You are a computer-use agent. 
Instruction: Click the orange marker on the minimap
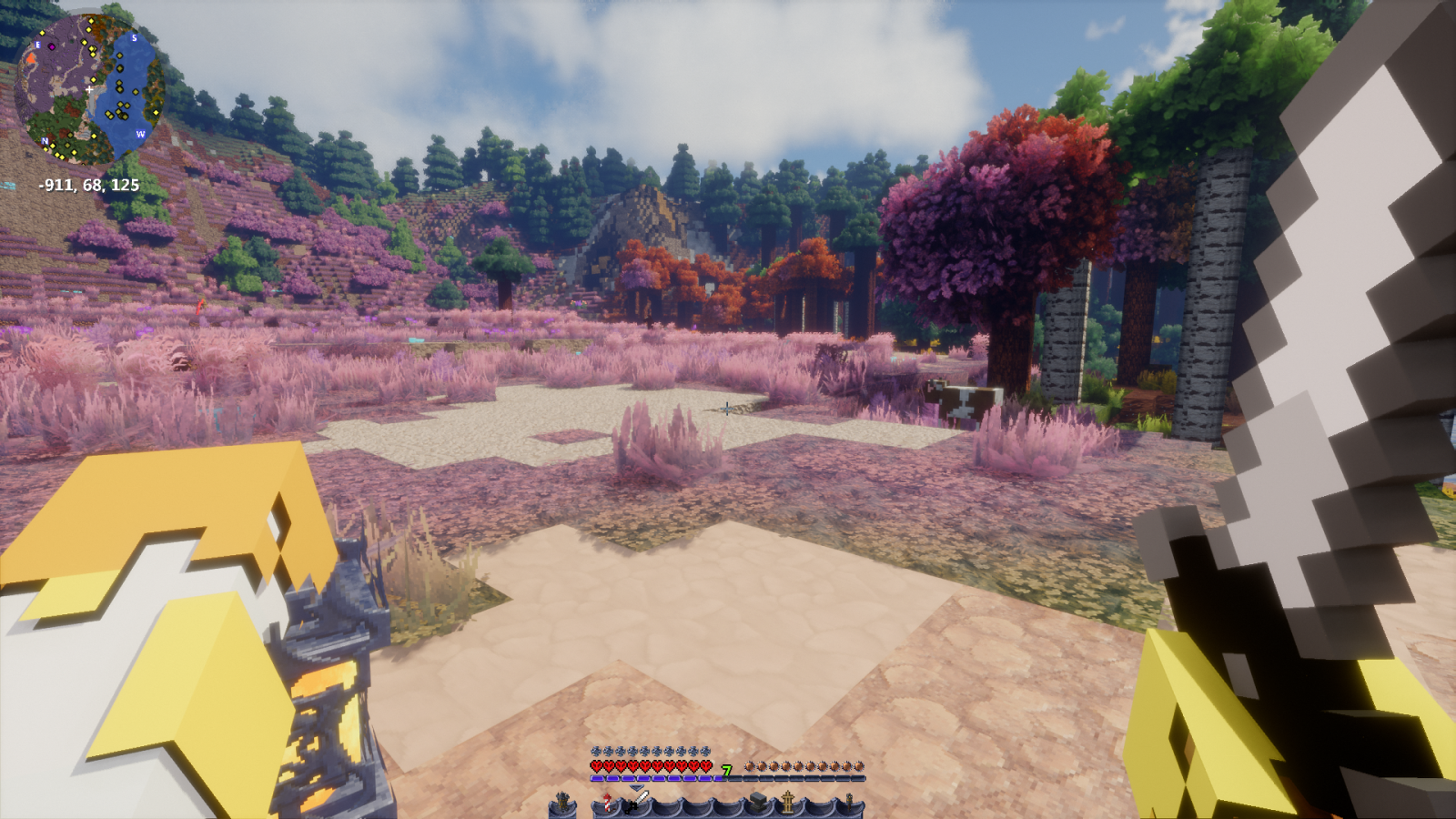31,58
